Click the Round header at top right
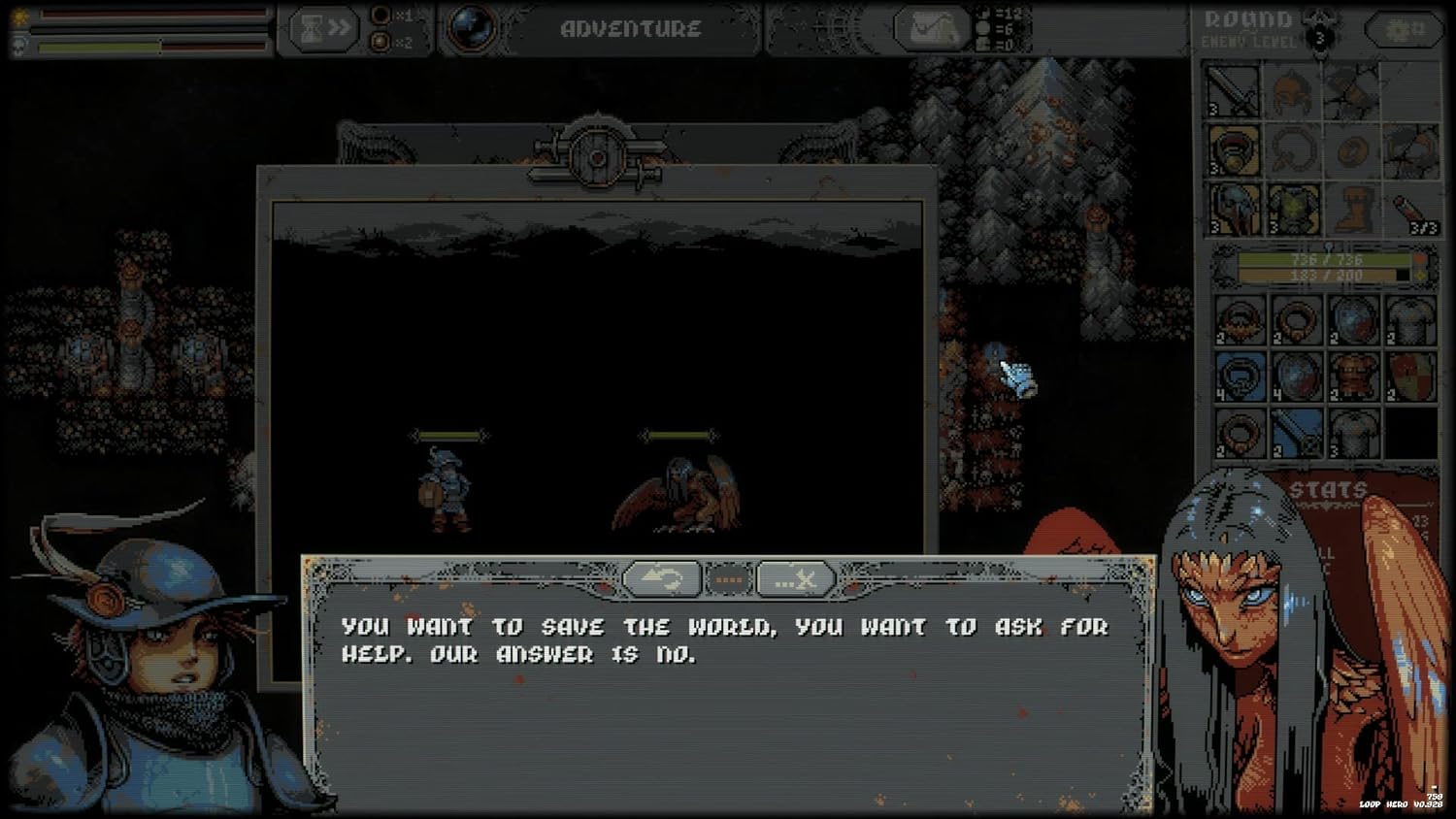Viewport: 1456px width, 819px height. coord(1244,17)
